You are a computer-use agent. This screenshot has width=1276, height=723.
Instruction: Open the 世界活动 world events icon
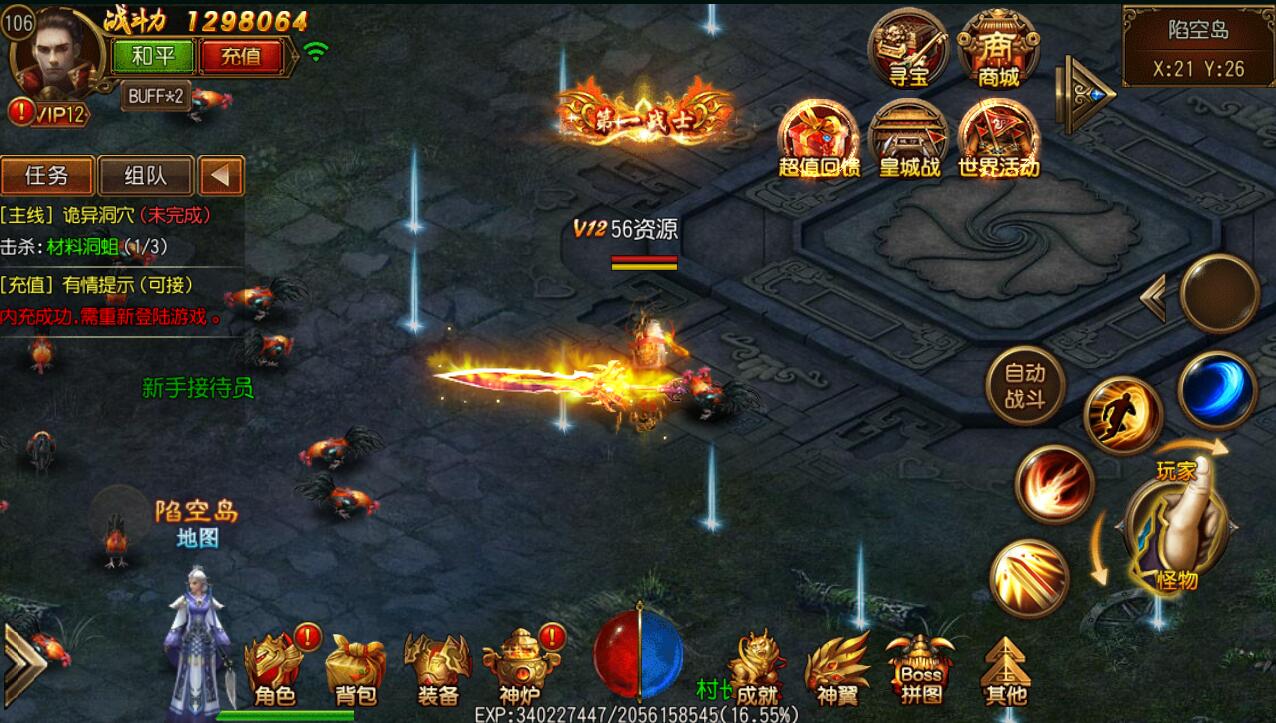click(x=998, y=140)
